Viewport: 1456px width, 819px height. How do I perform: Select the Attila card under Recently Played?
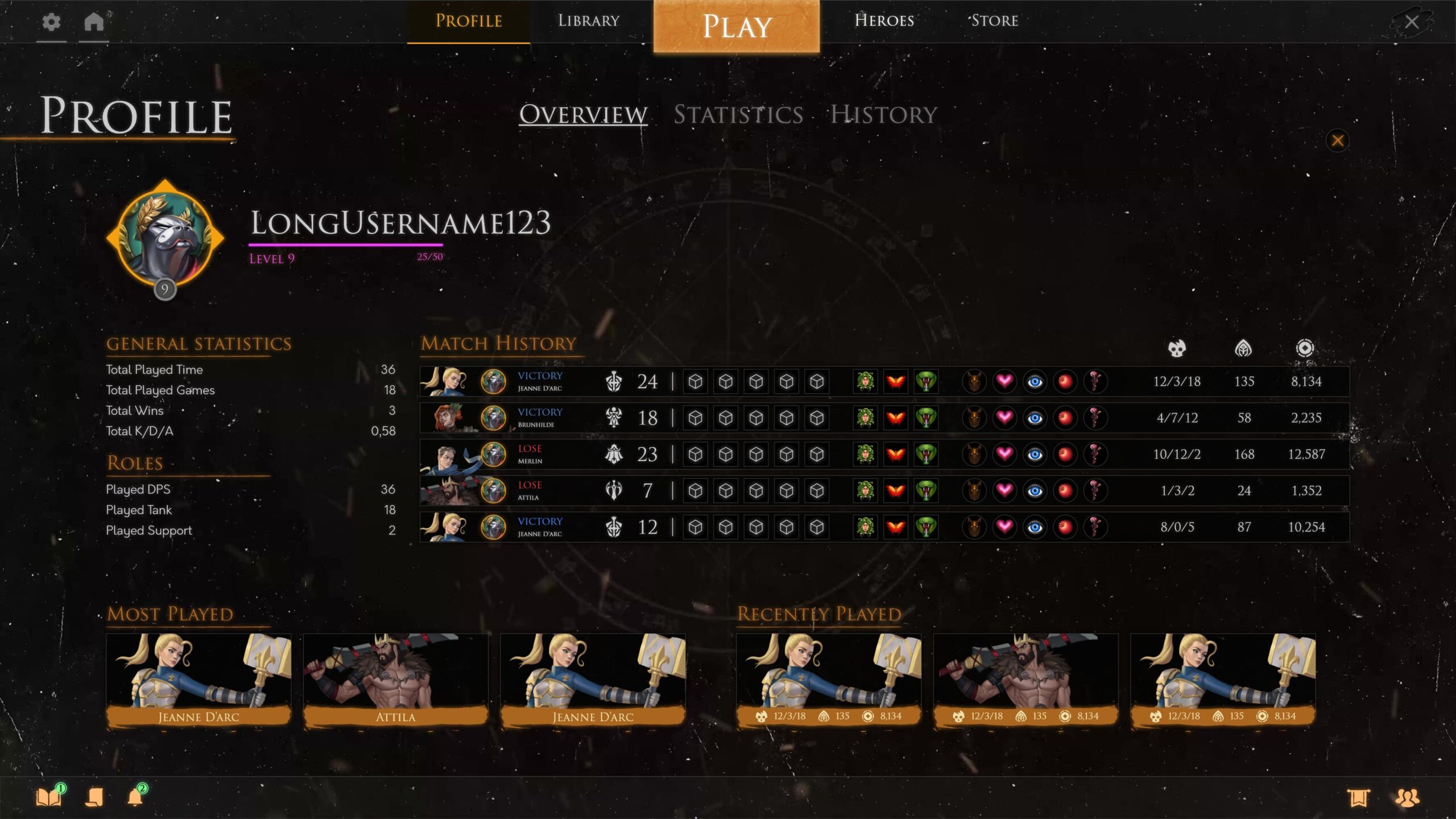(x=1025, y=680)
